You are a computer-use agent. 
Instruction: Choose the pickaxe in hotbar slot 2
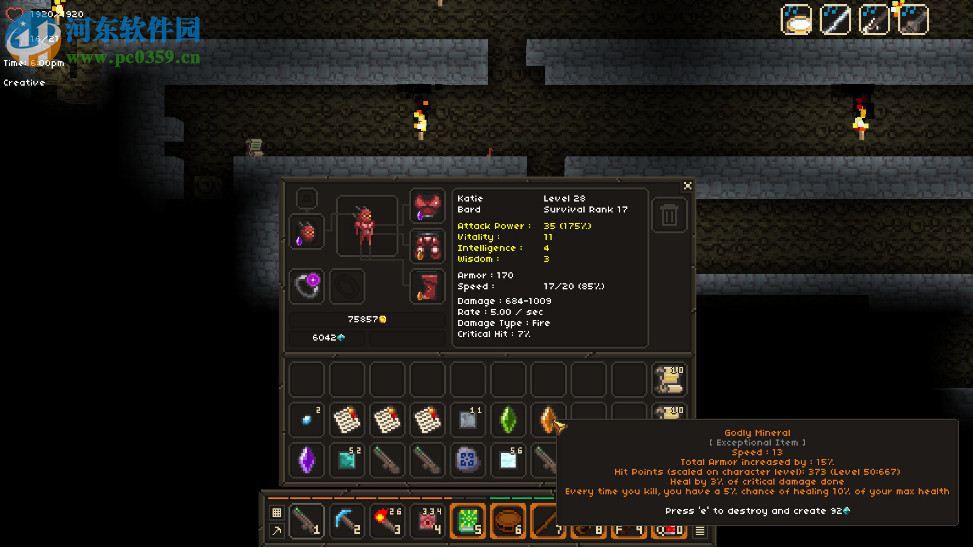pyautogui.click(x=347, y=521)
